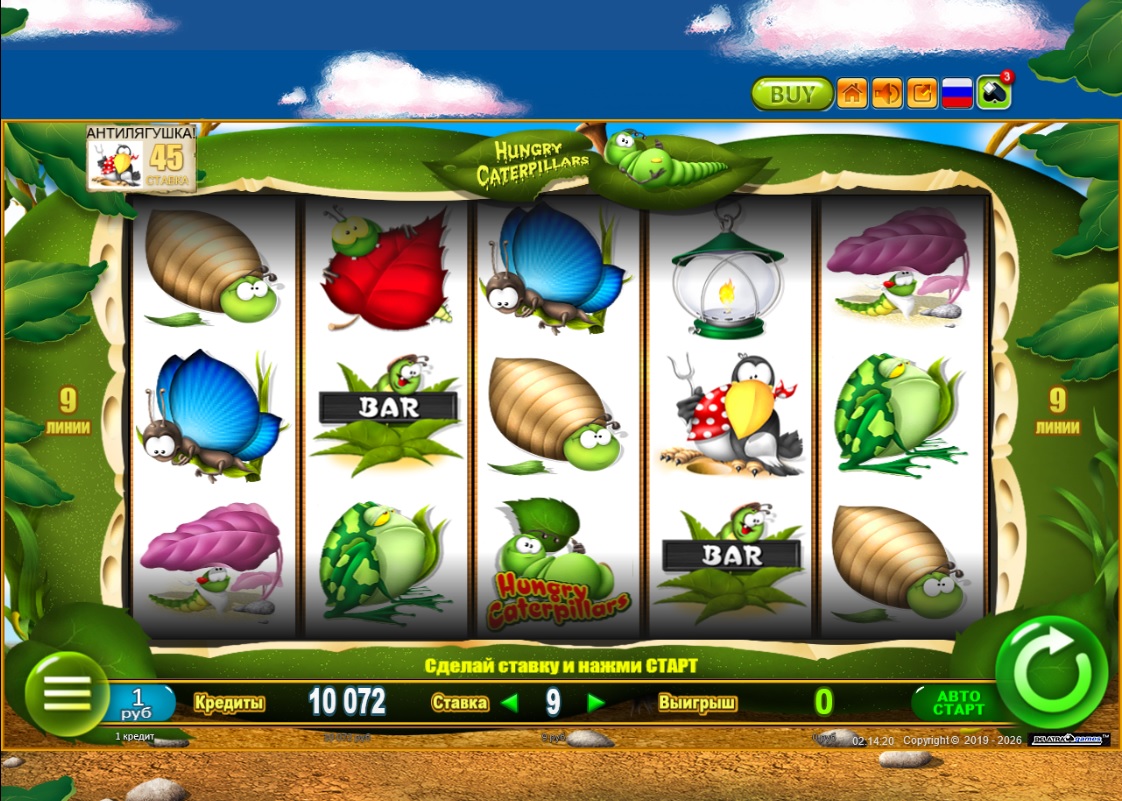Open the spade card notifications icon
The width and height of the screenshot is (1122, 801).
[x=993, y=93]
